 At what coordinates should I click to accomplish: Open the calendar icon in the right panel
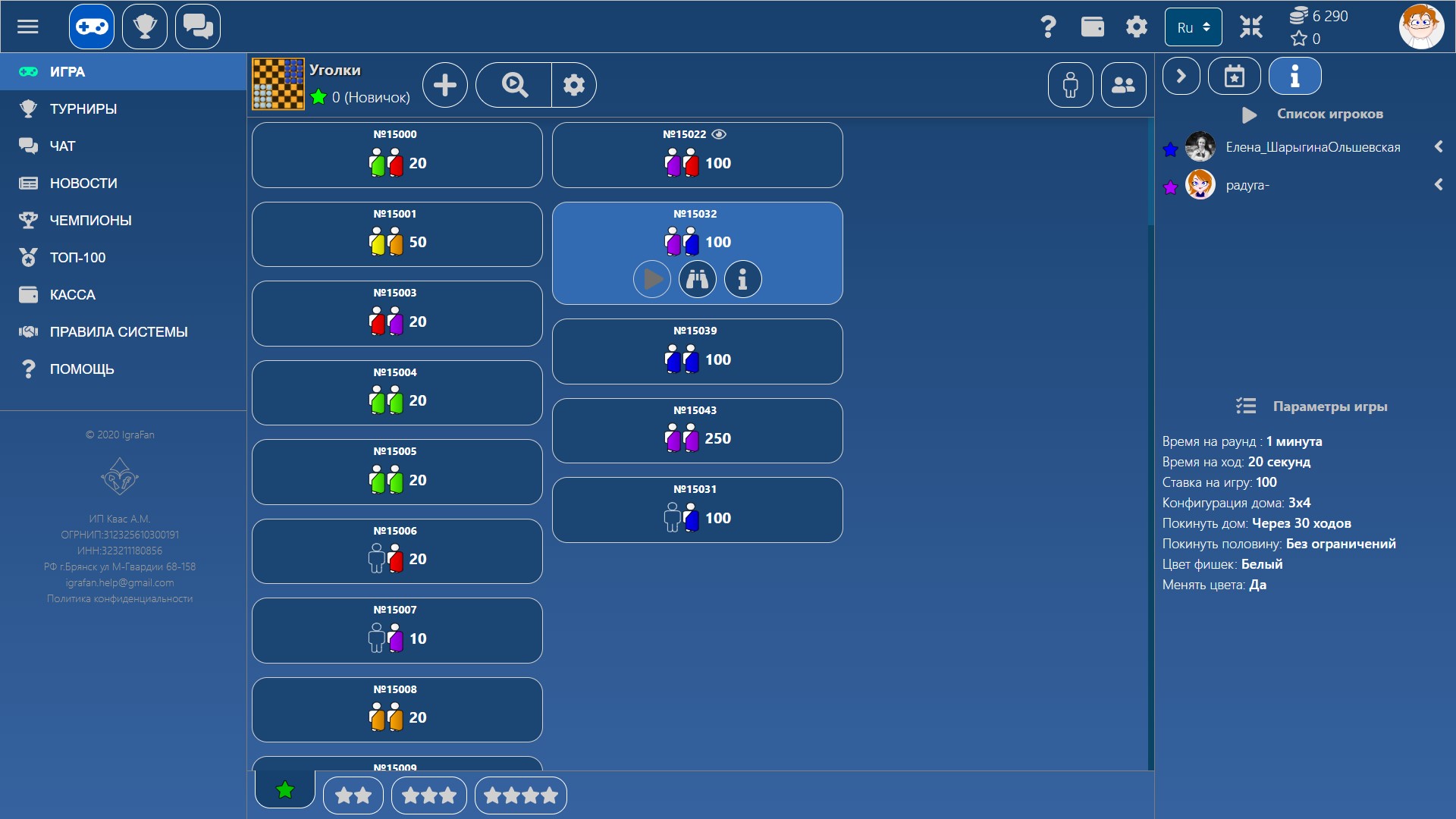tap(1235, 76)
